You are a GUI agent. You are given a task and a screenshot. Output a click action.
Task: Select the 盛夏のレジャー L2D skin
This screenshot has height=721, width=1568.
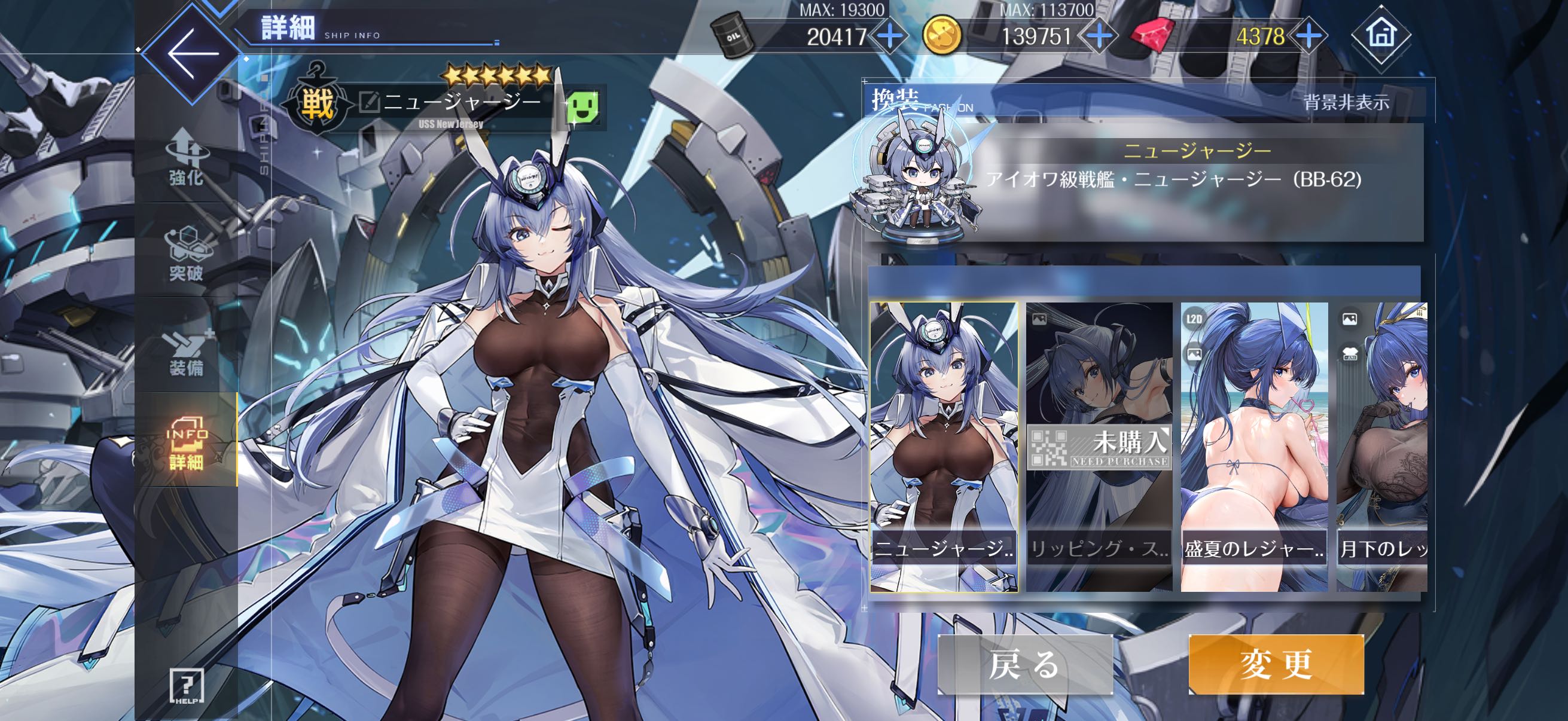pos(1254,447)
